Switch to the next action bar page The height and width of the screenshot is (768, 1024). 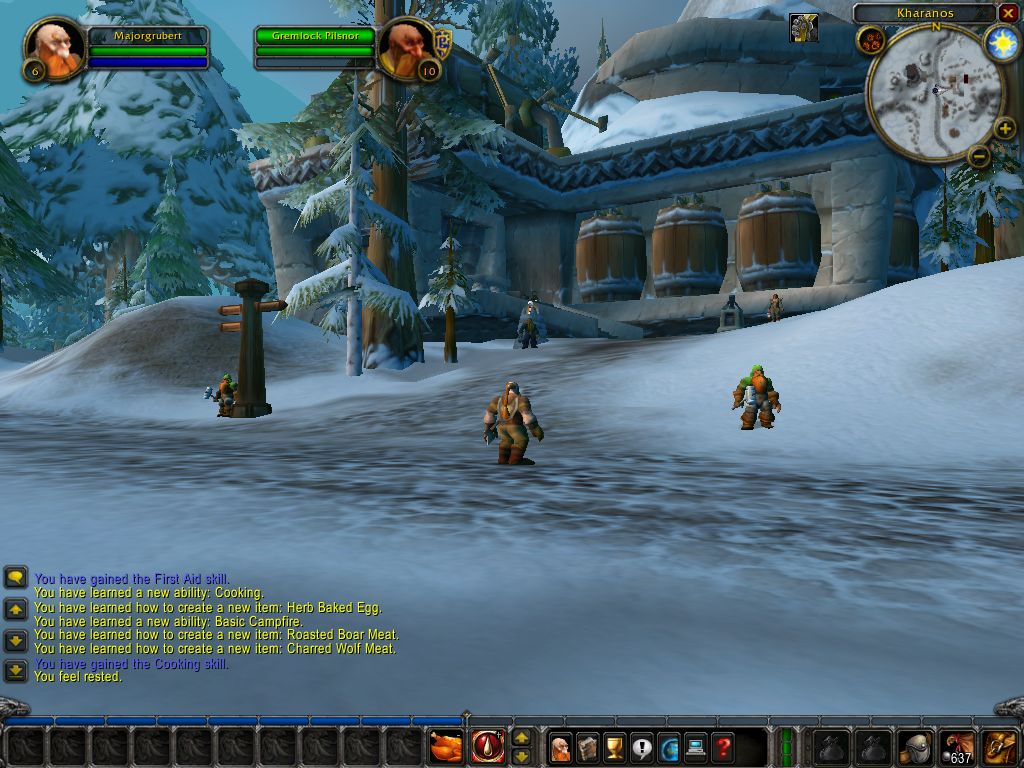pyautogui.click(x=521, y=737)
